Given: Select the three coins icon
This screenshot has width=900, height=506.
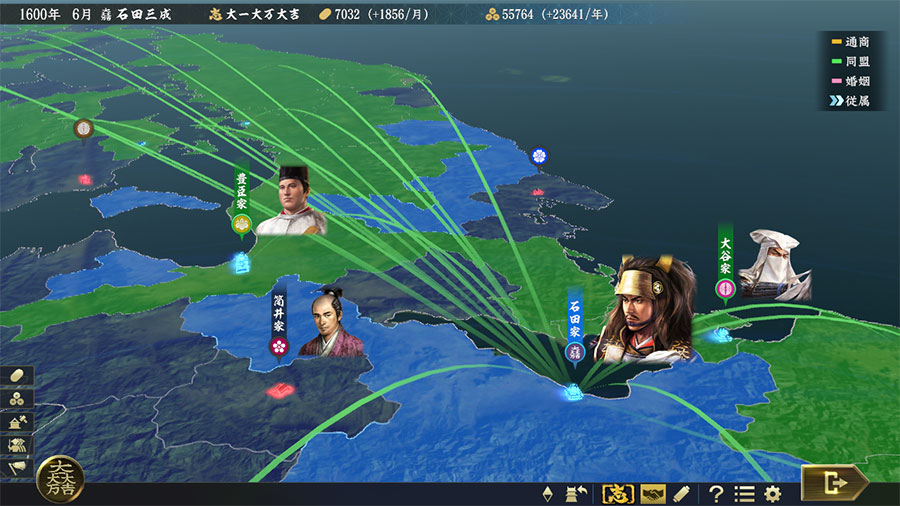Looking at the screenshot, I should coord(19,399).
